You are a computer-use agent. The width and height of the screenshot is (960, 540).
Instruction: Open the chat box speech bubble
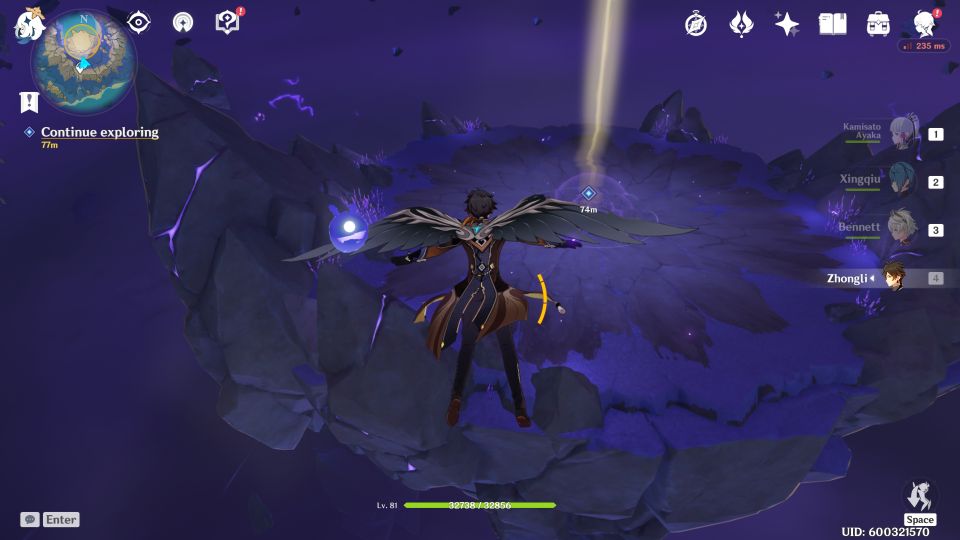click(30, 519)
